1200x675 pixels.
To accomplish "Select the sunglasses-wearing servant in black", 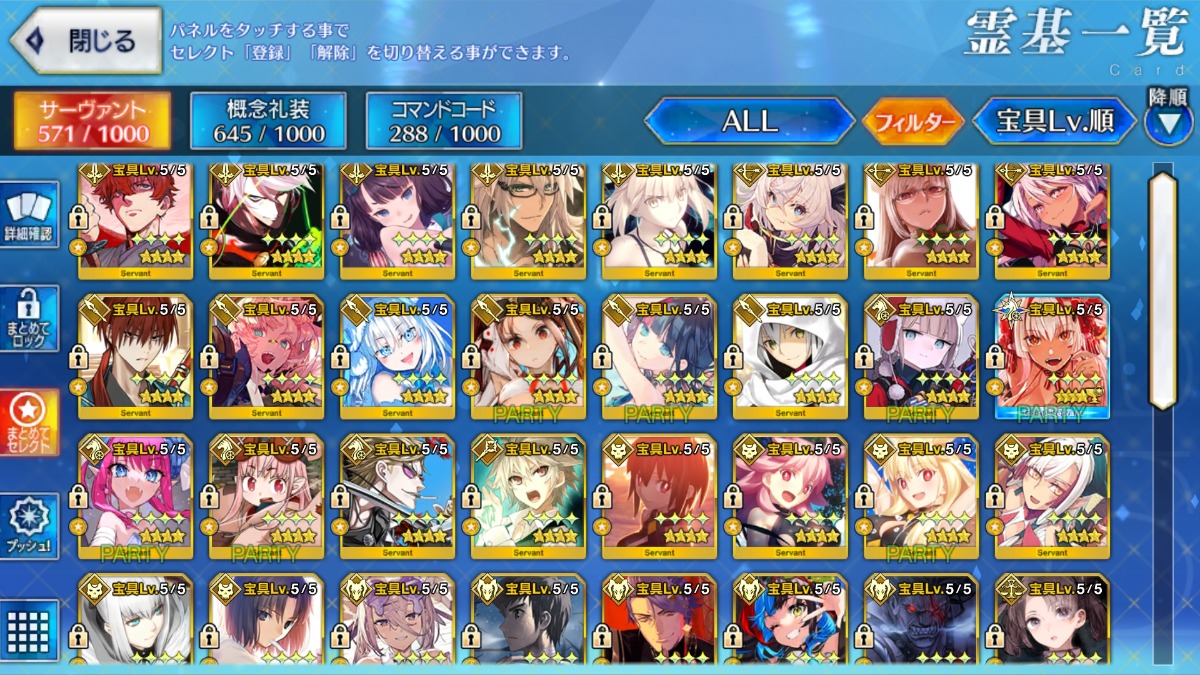I will (397, 496).
